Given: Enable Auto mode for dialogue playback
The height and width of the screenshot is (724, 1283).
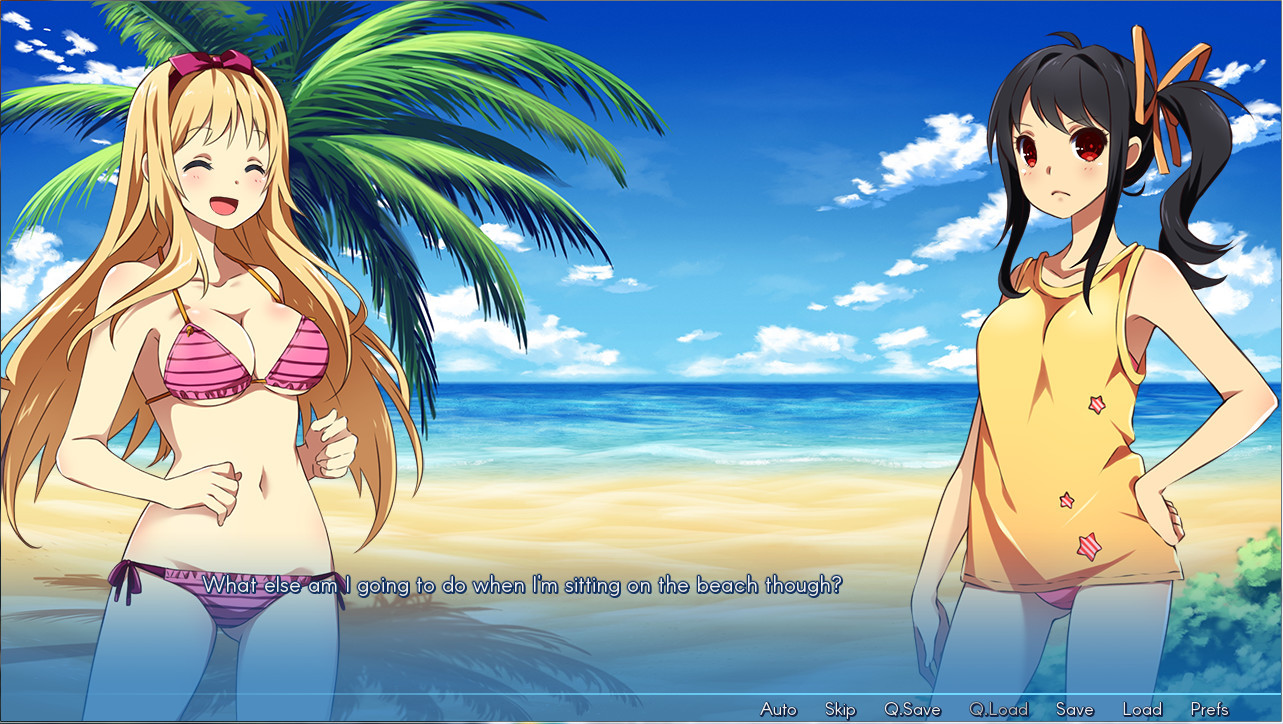Looking at the screenshot, I should click(778, 708).
